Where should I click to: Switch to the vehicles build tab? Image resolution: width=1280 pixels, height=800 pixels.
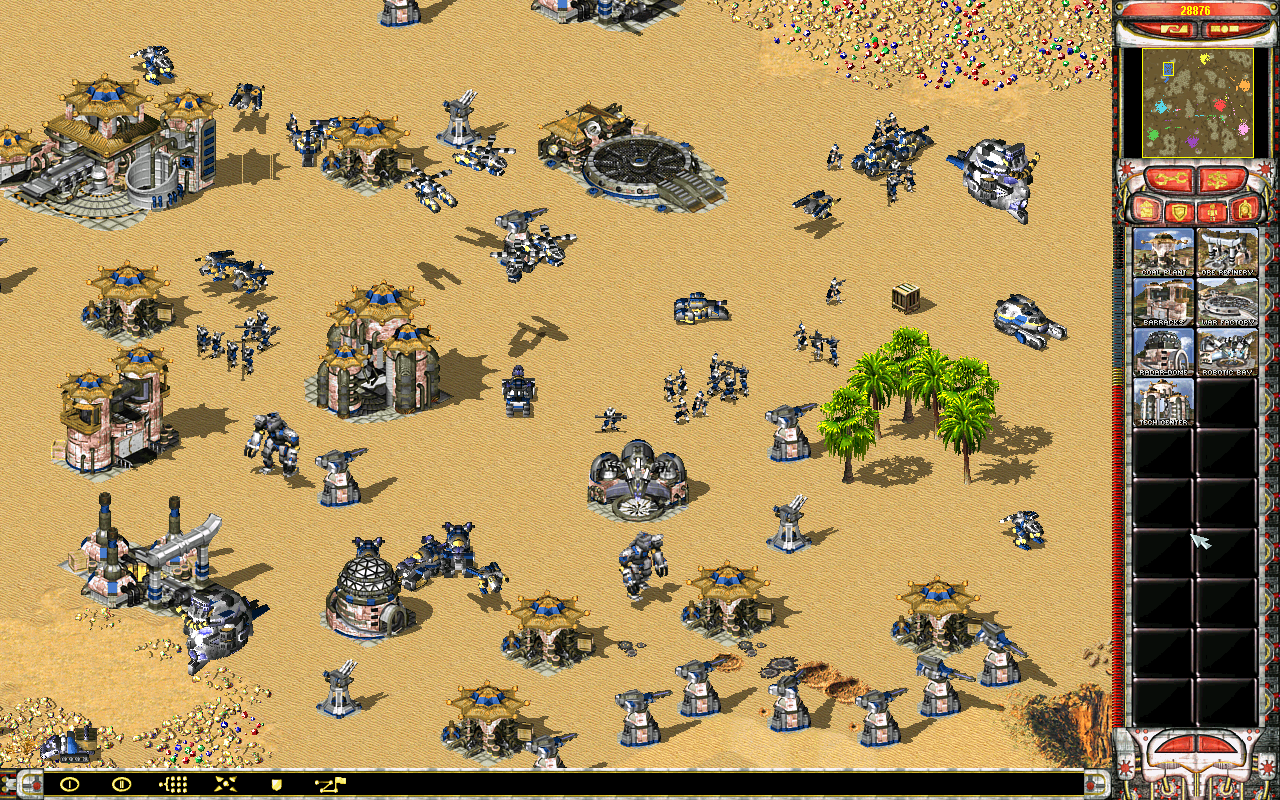pos(1244,211)
